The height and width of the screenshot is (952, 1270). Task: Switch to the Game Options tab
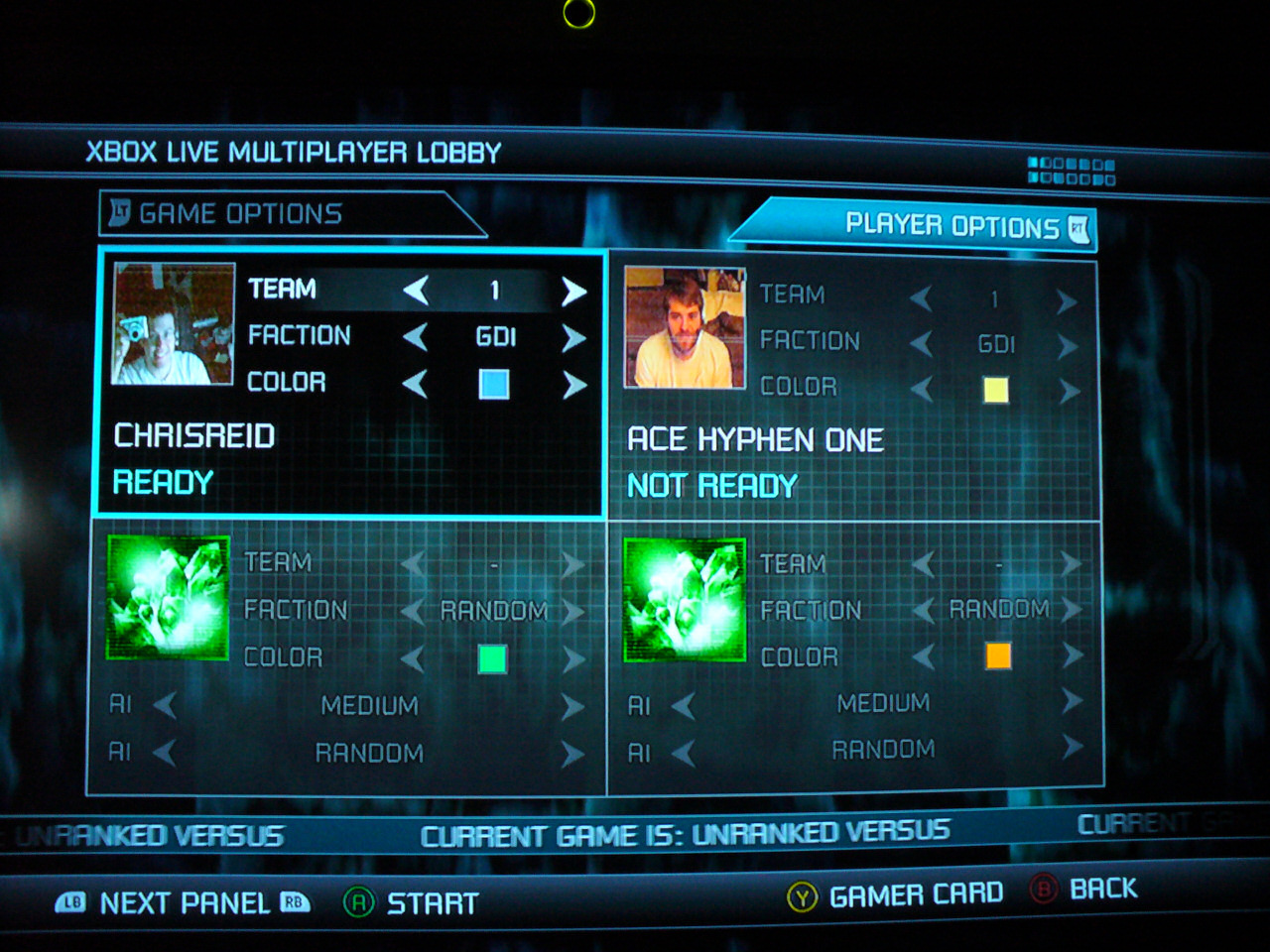click(x=241, y=213)
